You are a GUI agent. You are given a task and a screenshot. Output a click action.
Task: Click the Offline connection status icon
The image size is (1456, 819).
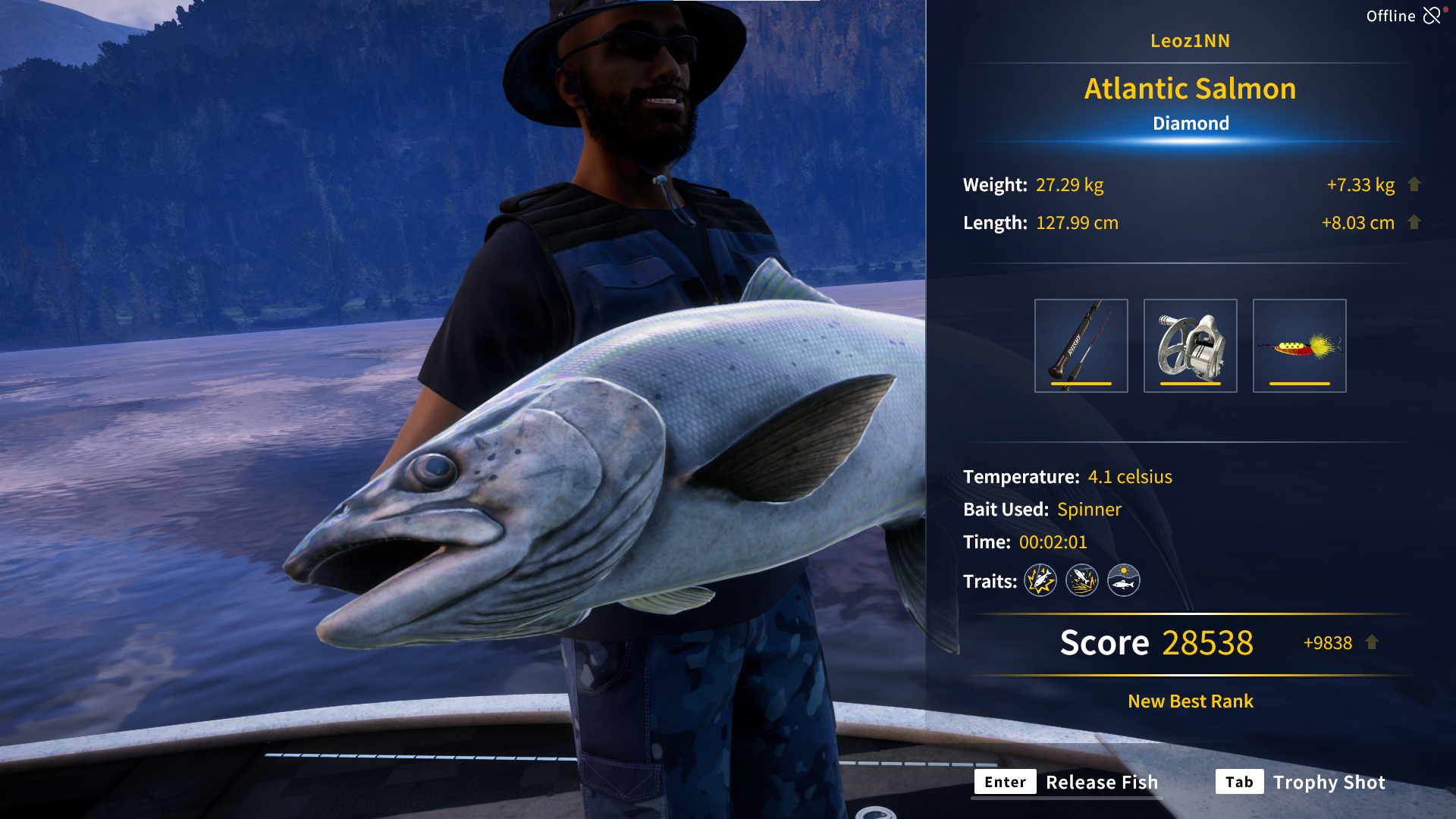[x=1432, y=16]
